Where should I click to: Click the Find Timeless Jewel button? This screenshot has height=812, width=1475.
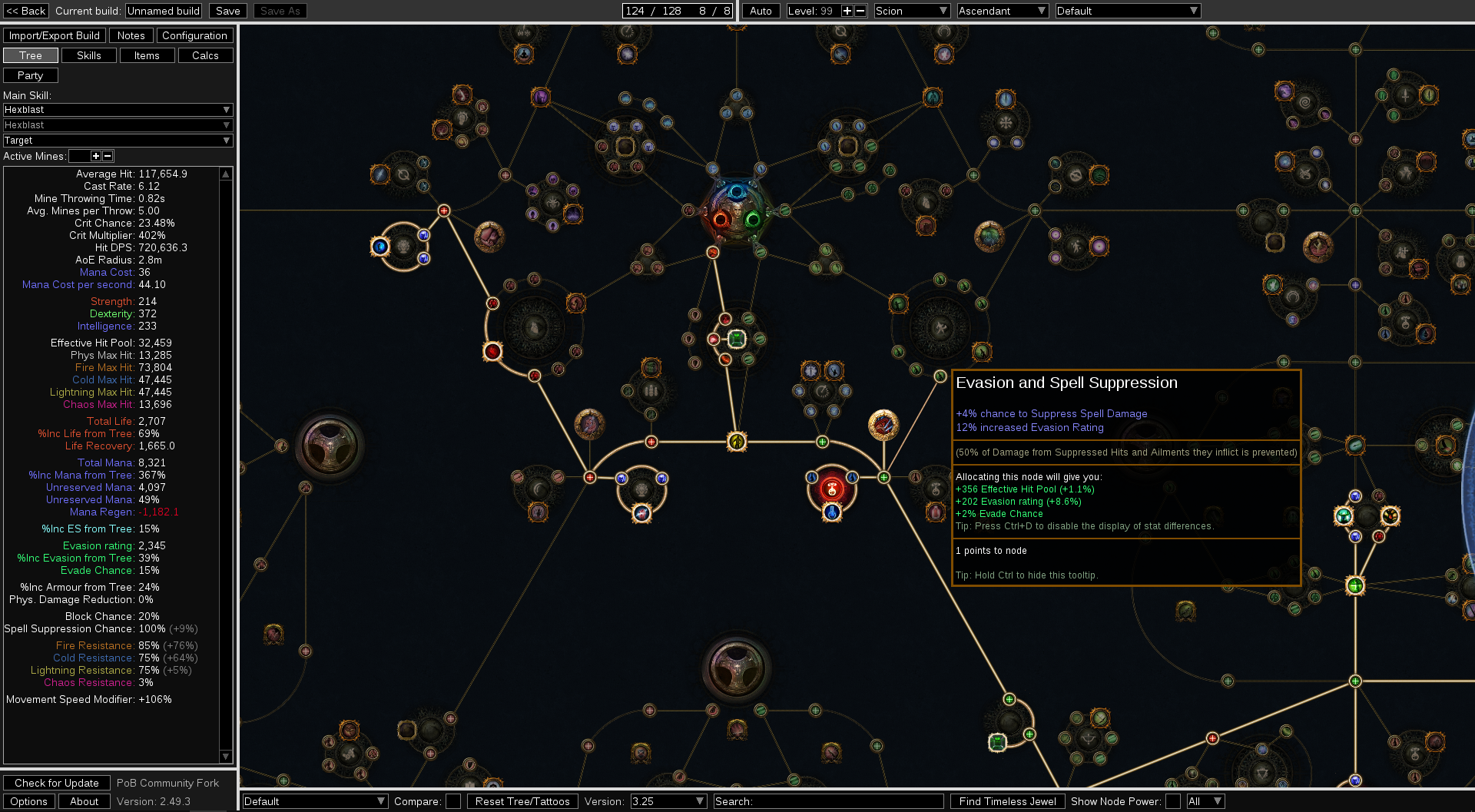click(x=1007, y=801)
